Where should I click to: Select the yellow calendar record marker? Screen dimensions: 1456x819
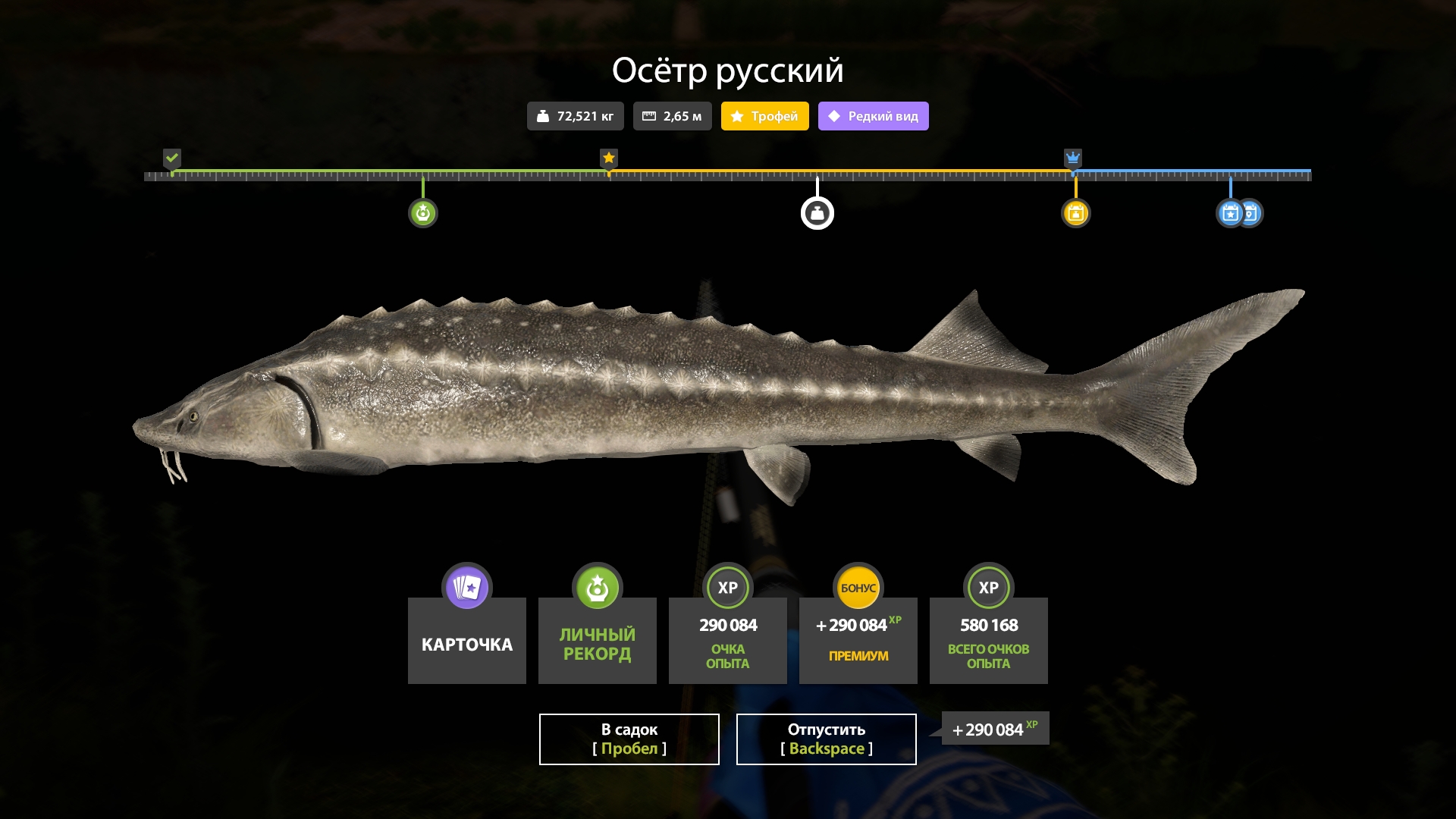click(1075, 213)
